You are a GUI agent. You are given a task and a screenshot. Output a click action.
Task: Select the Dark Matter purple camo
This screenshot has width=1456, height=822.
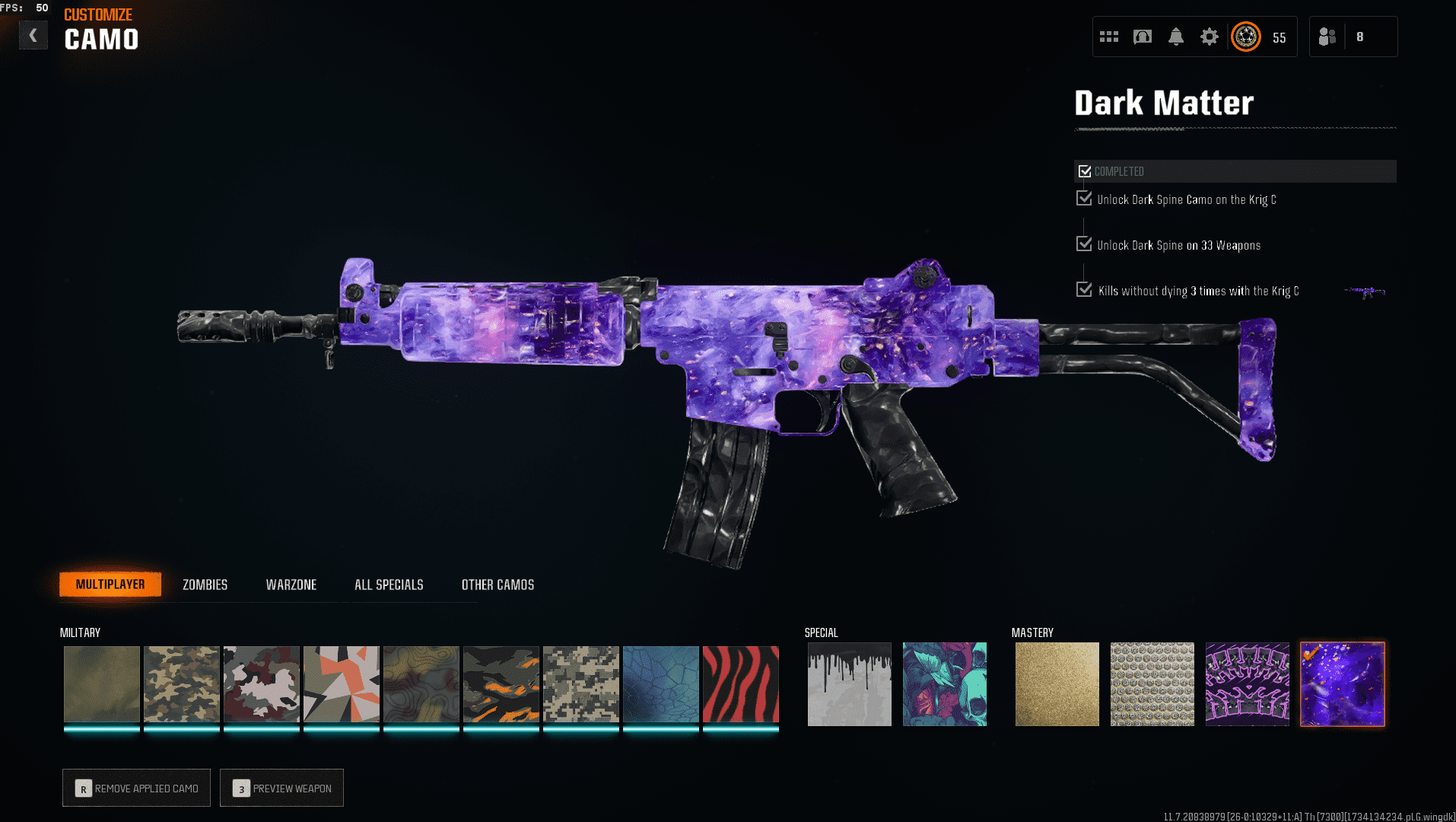[1342, 684]
